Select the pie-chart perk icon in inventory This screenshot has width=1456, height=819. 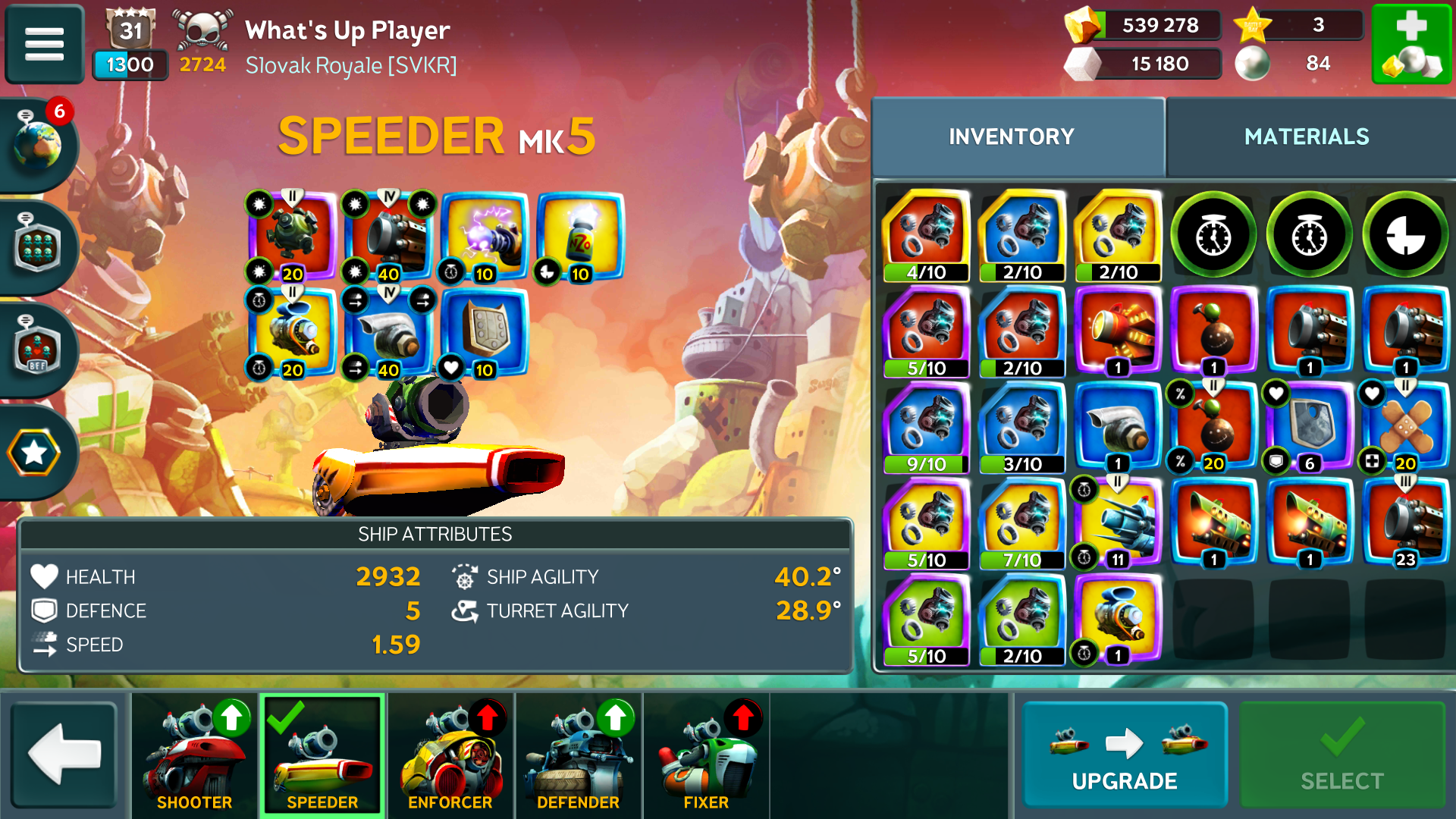(1405, 236)
